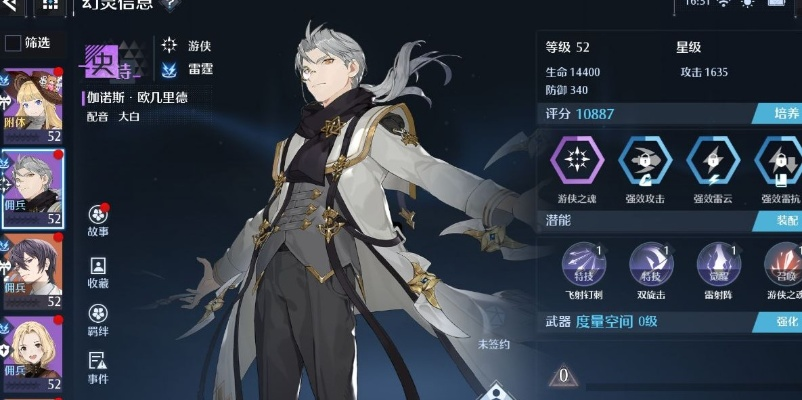Click the 培养 cultivate button
This screenshot has width=802, height=400.
pyautogui.click(x=785, y=113)
